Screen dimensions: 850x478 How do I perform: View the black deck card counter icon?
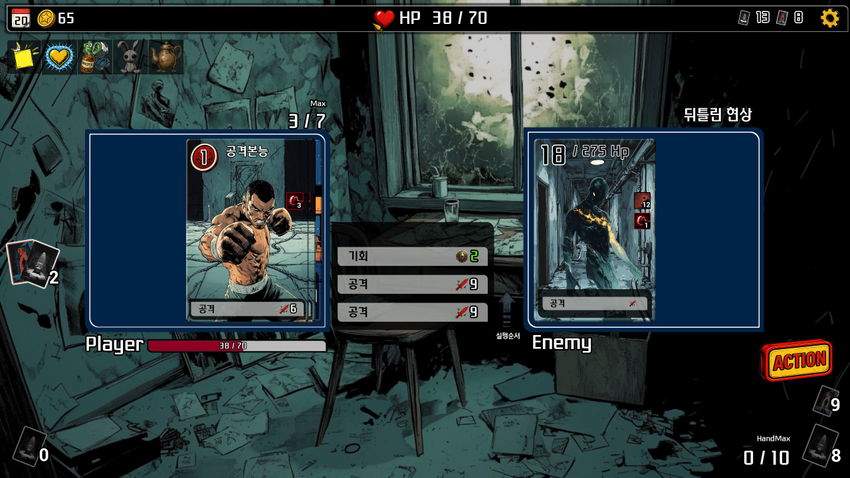(x=745, y=17)
